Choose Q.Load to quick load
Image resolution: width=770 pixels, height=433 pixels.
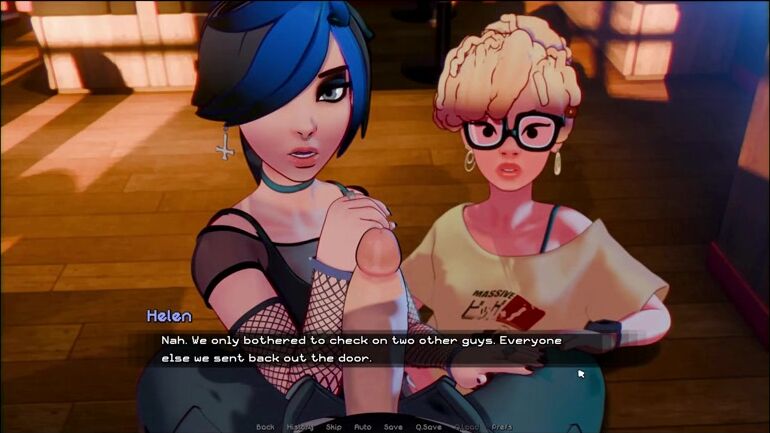coord(466,427)
